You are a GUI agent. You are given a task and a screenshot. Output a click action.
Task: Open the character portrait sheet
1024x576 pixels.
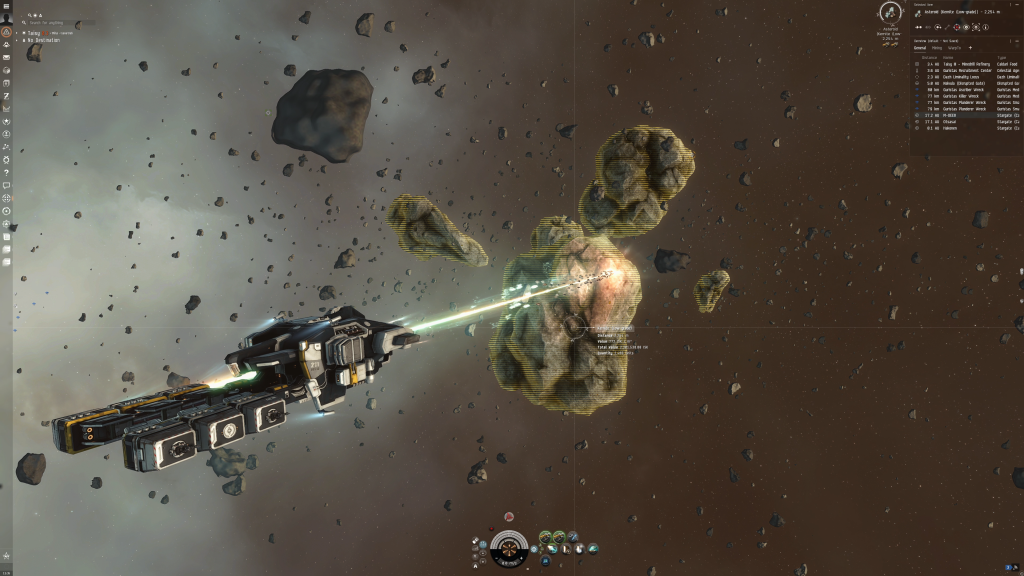(7, 17)
